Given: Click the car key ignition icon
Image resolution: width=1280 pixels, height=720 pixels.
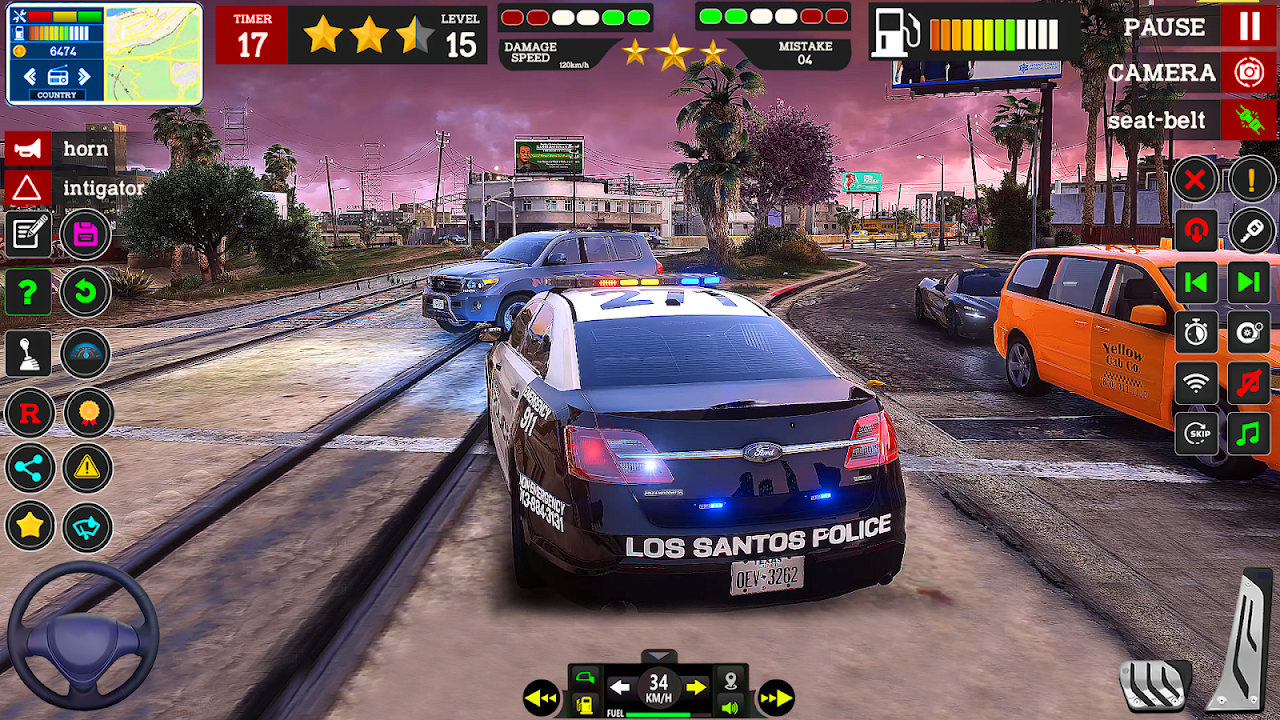Looking at the screenshot, I should pos(1250,231).
